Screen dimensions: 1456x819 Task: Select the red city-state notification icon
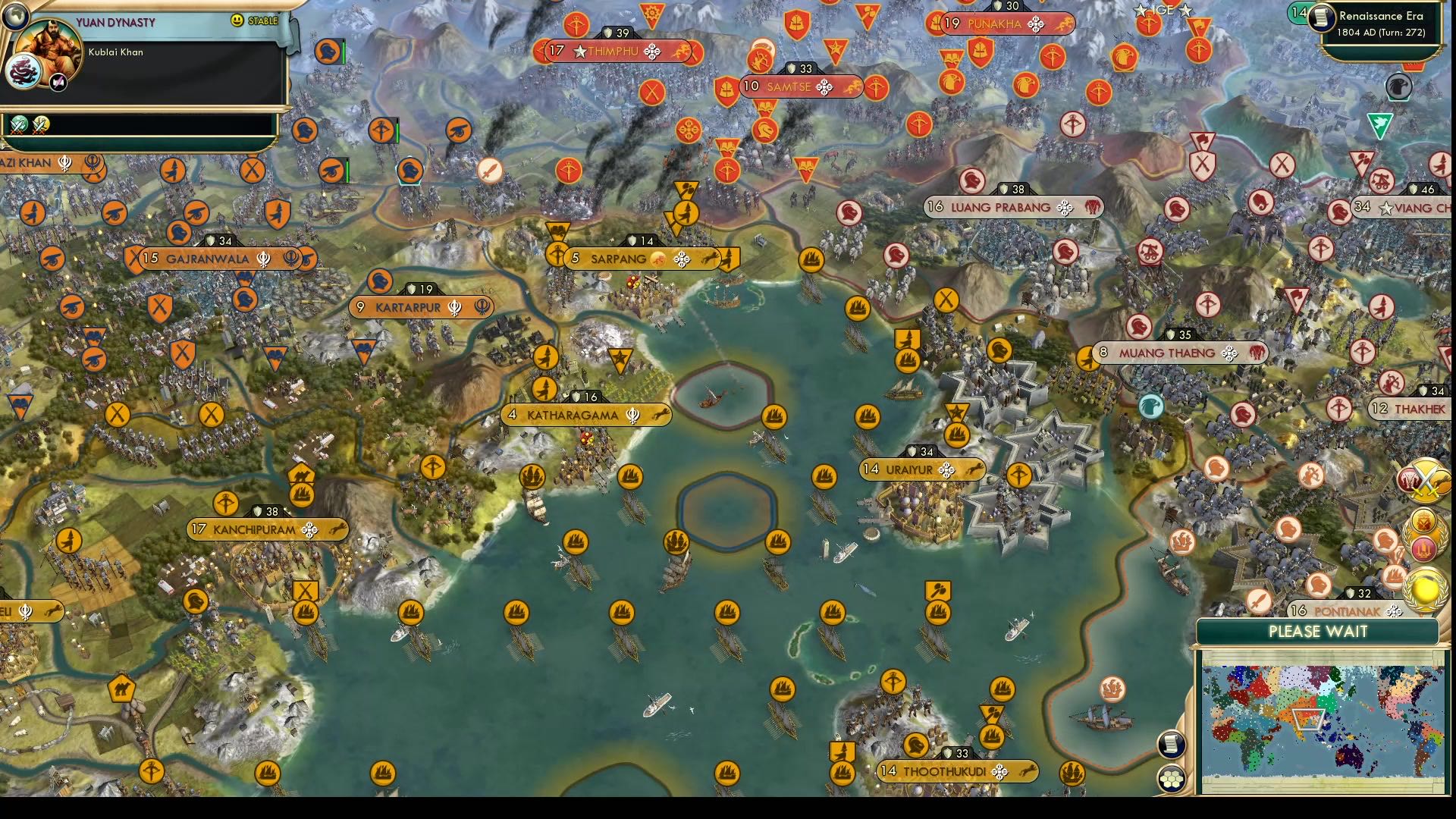(x=1423, y=548)
